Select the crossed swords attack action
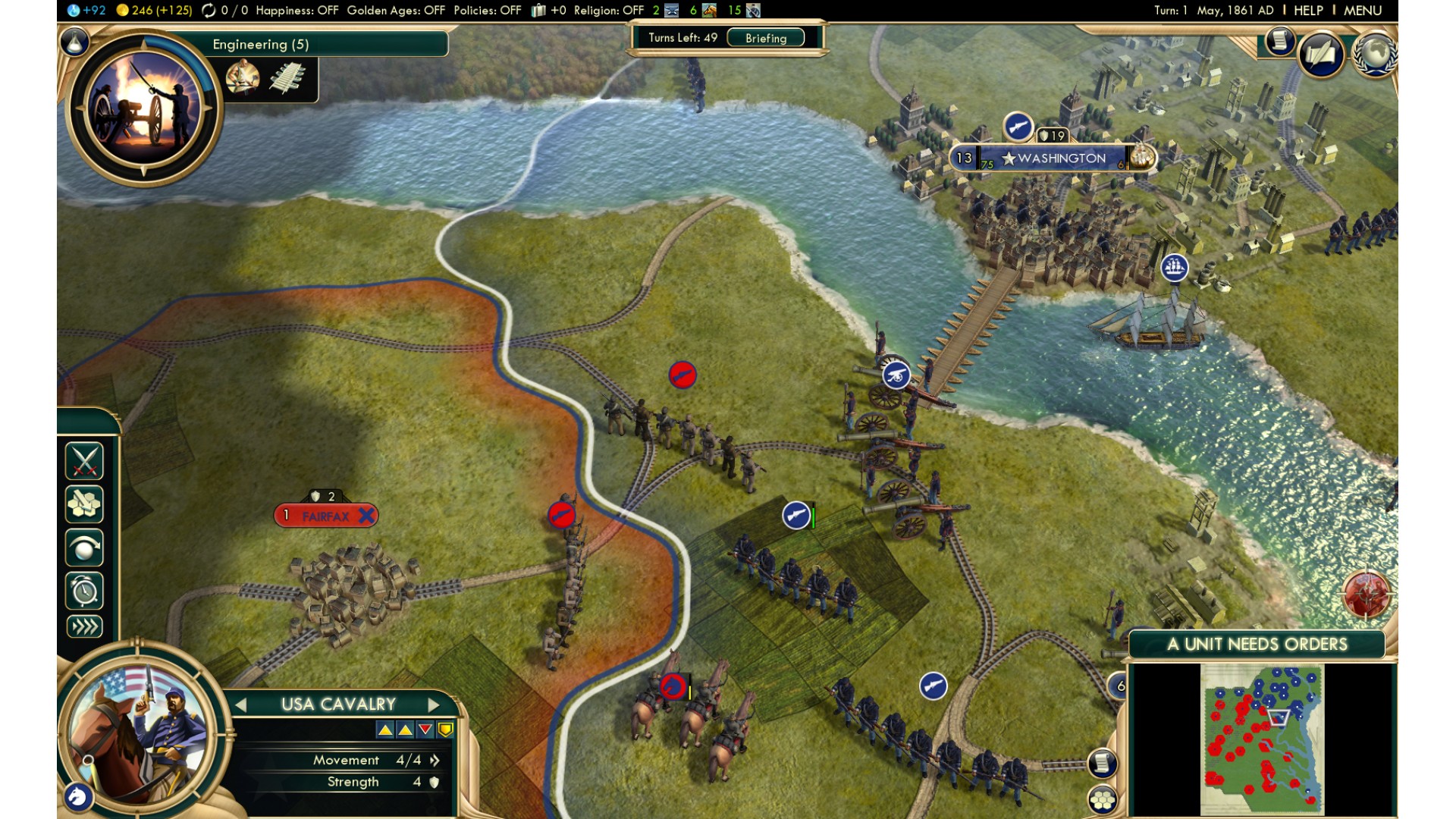1456x819 pixels. 84,460
